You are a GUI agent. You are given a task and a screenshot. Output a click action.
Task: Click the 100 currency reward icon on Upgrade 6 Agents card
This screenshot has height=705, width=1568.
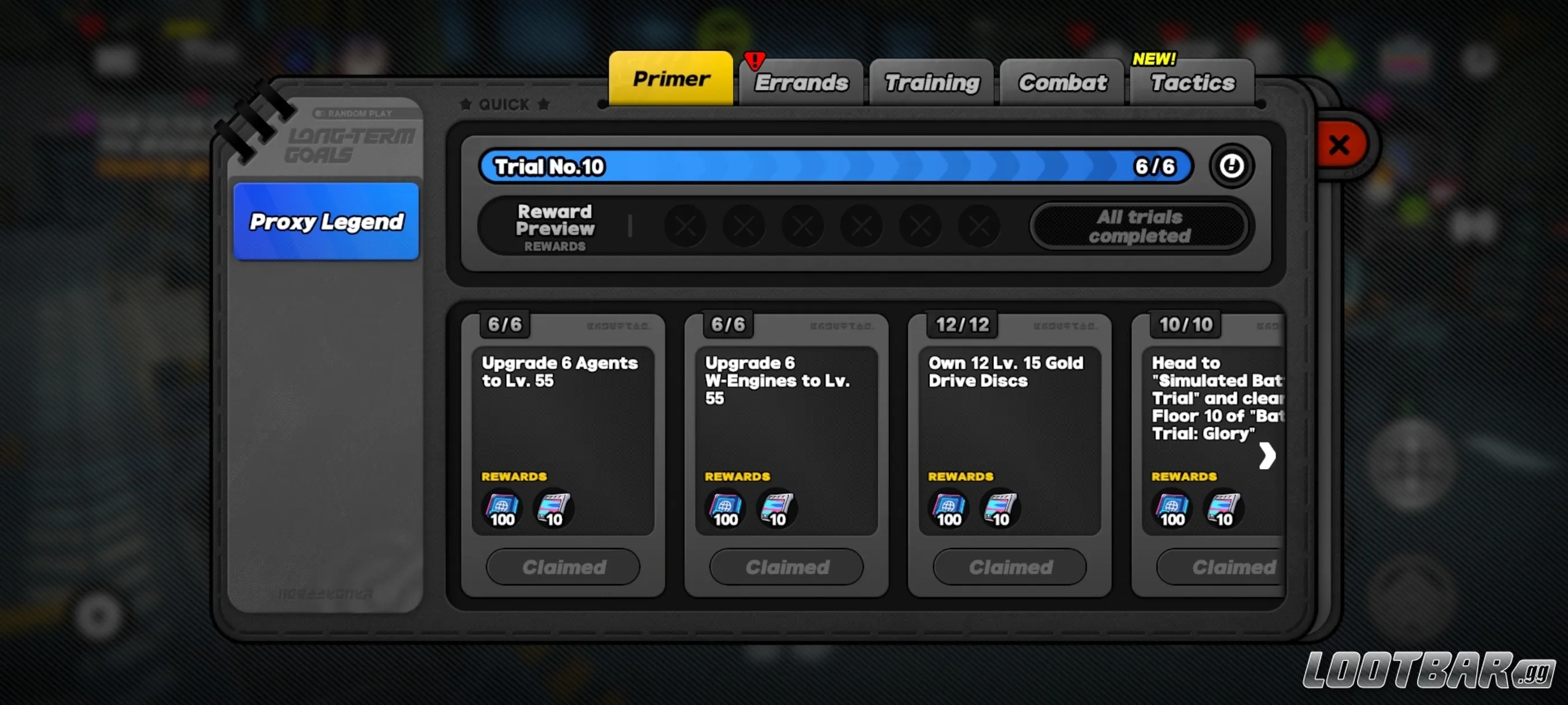(x=500, y=510)
